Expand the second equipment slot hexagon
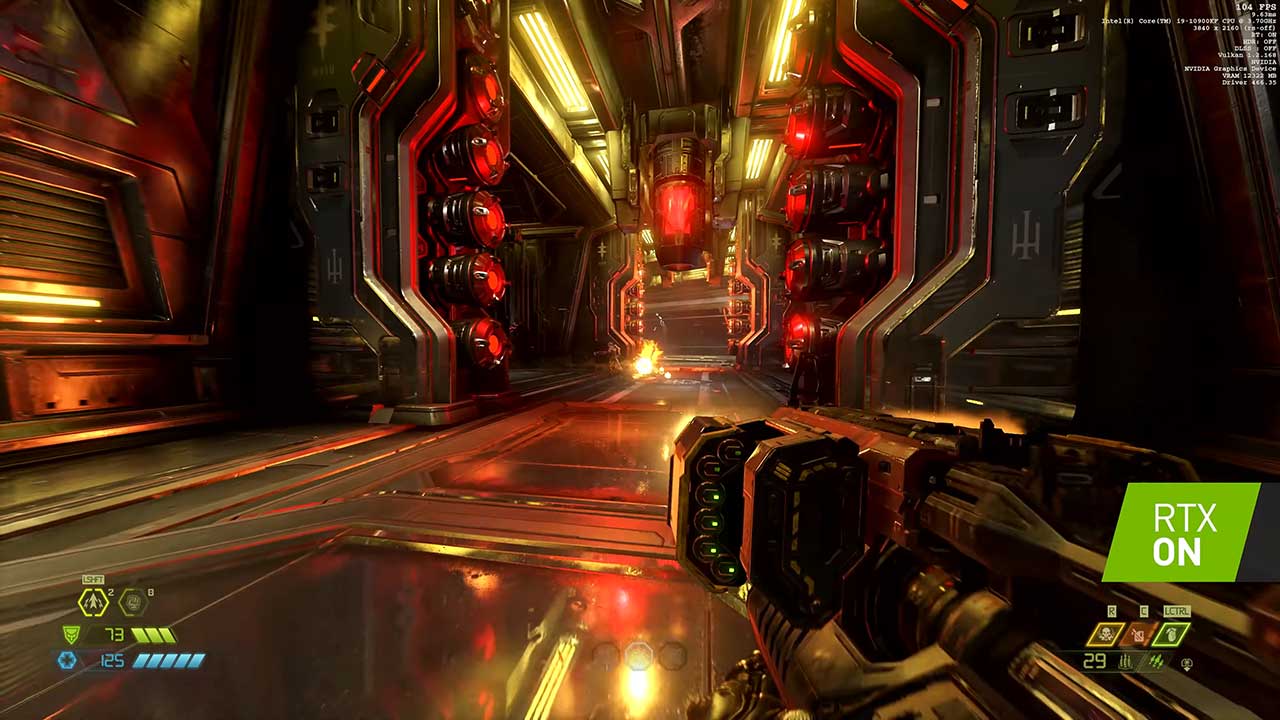 click(132, 602)
